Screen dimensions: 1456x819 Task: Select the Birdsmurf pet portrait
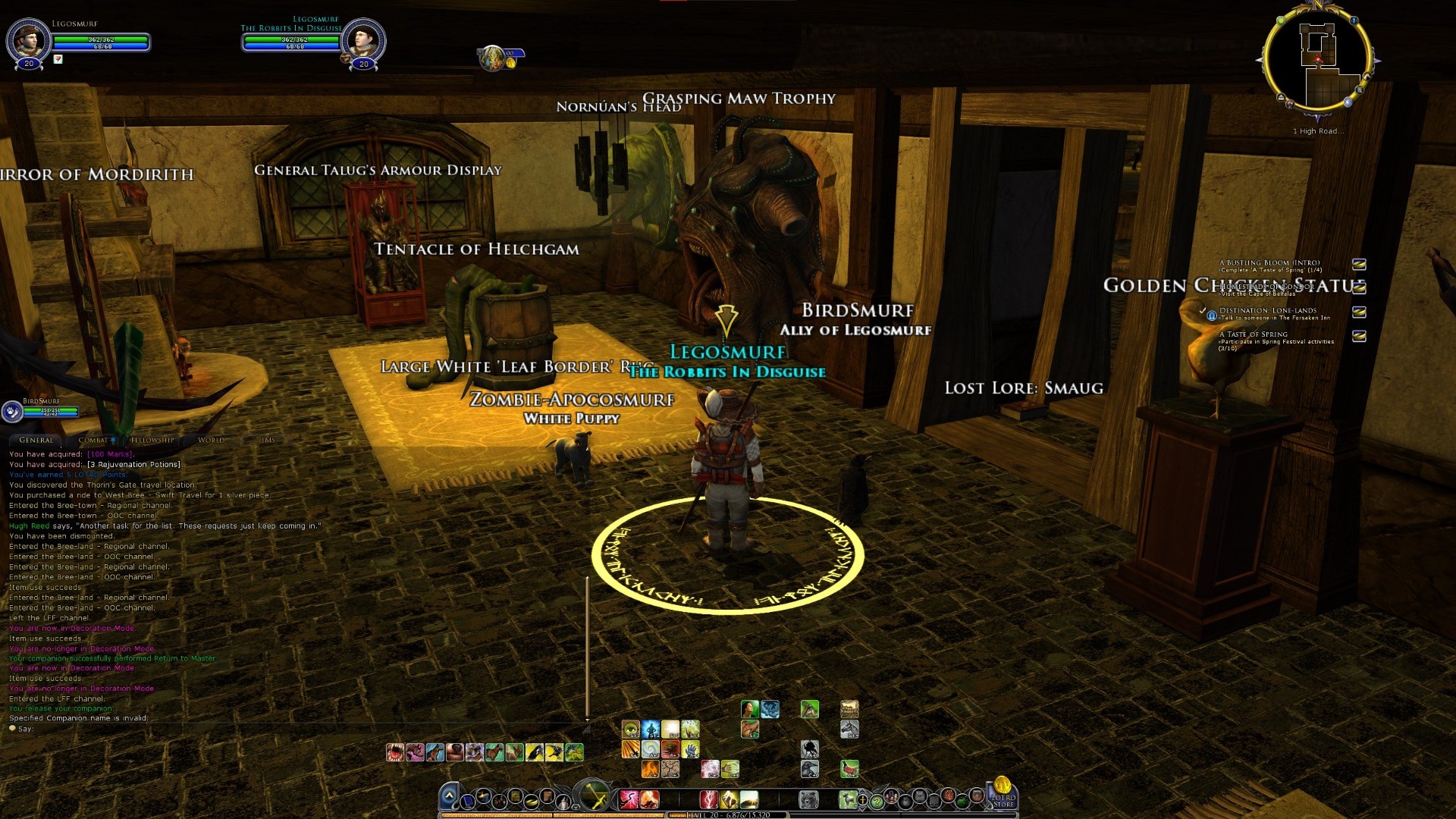[12, 411]
